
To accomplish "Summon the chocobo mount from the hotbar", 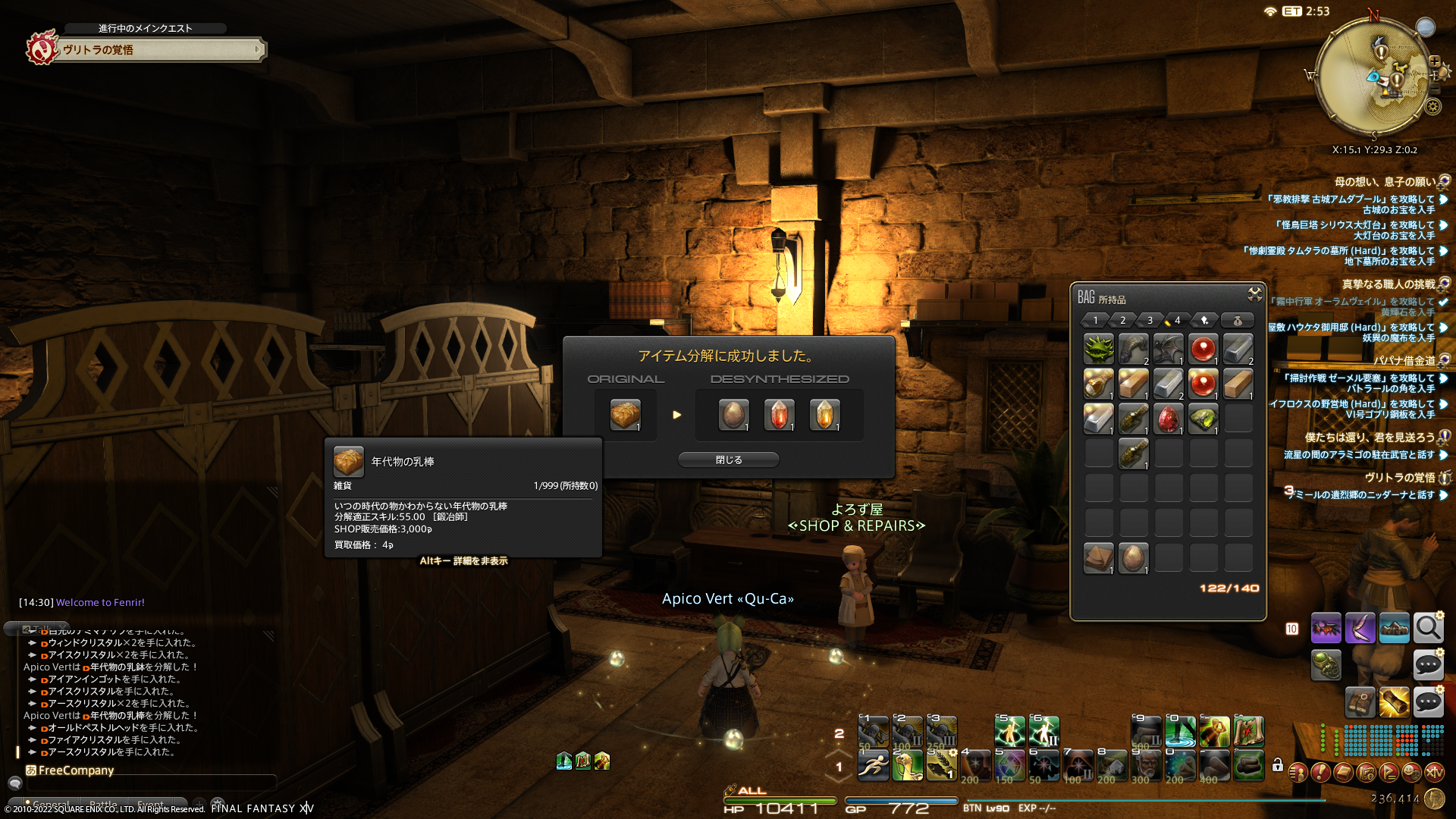I will 907,765.
